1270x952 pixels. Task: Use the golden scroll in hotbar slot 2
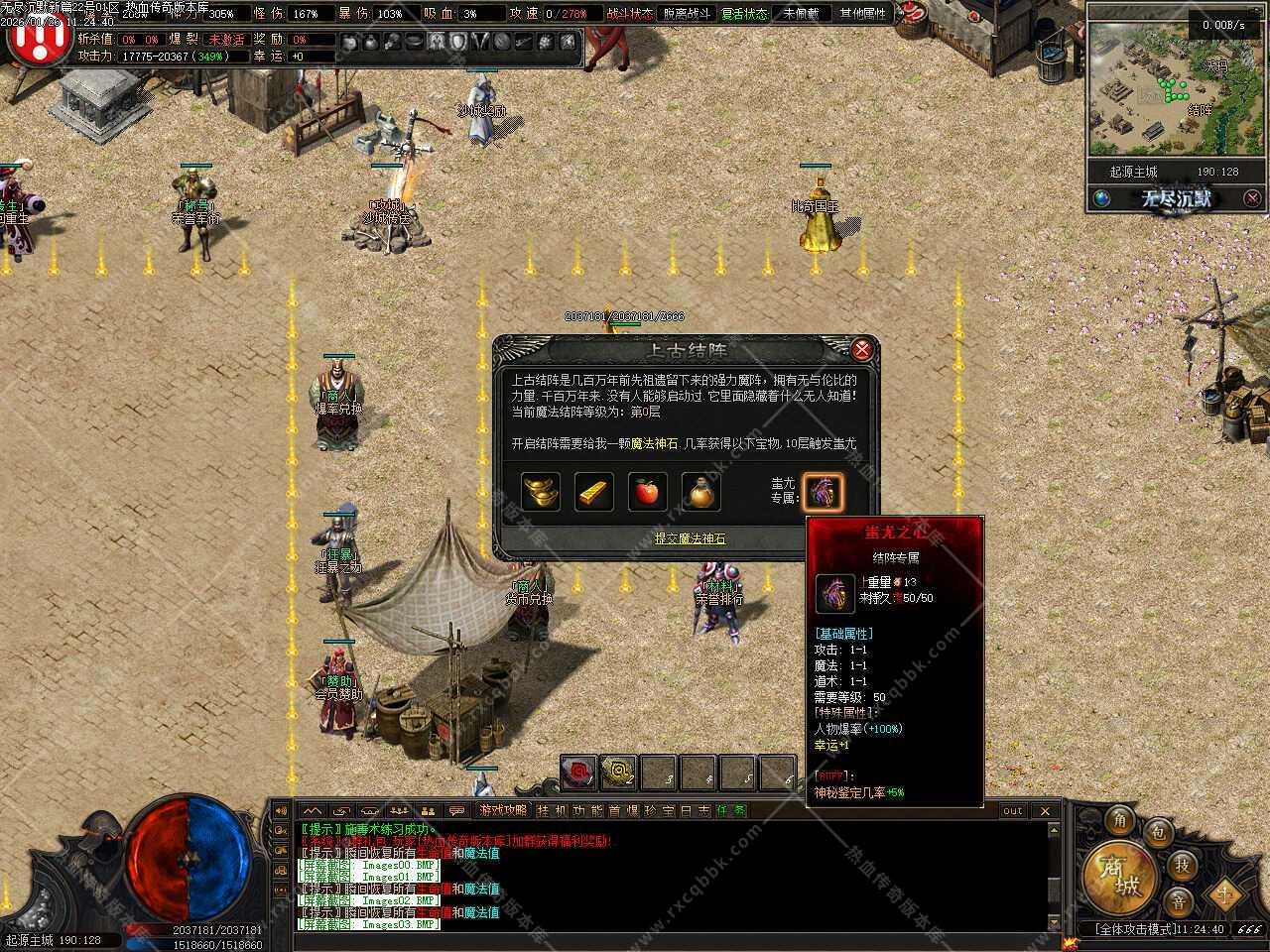click(619, 772)
